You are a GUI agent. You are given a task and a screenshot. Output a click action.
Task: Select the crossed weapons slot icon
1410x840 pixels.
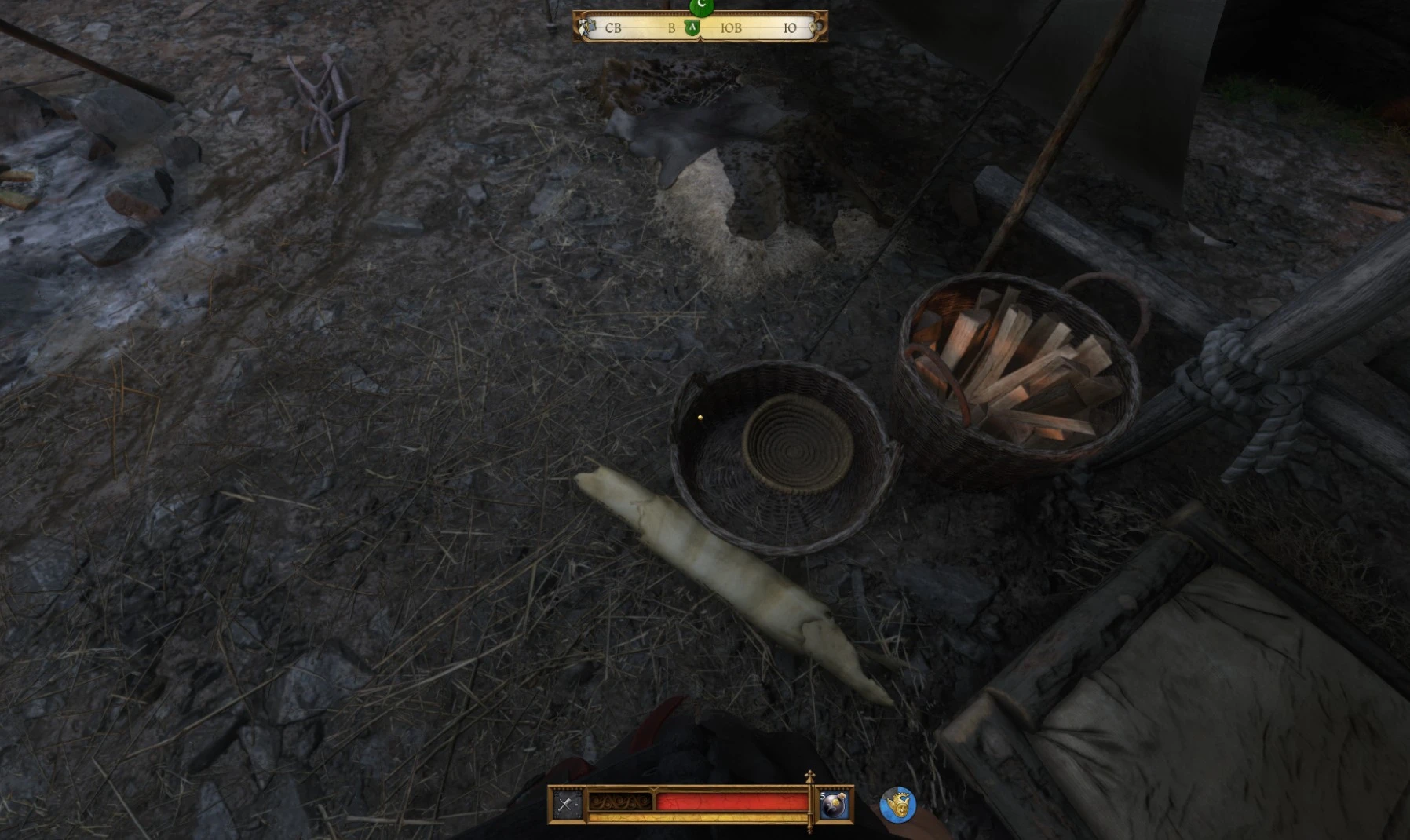[566, 804]
